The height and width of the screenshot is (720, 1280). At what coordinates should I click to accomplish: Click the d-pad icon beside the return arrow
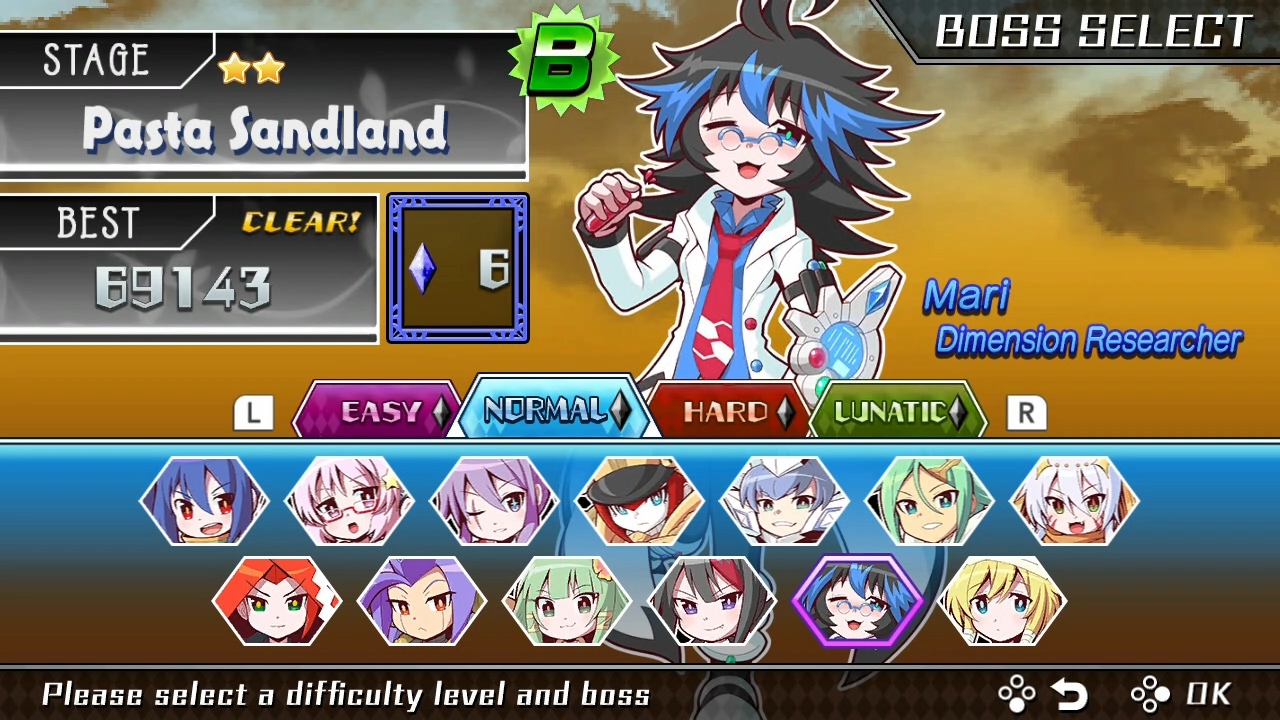pyautogui.click(x=1016, y=693)
